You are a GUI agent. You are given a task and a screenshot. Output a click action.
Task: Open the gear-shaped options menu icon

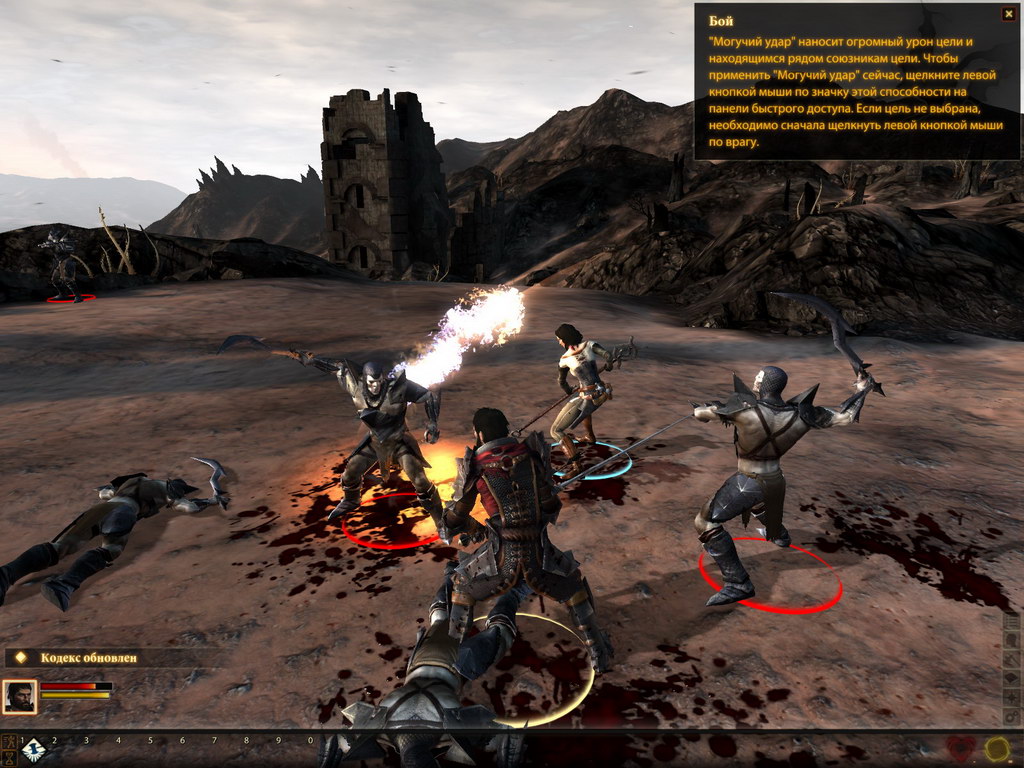click(x=1011, y=717)
